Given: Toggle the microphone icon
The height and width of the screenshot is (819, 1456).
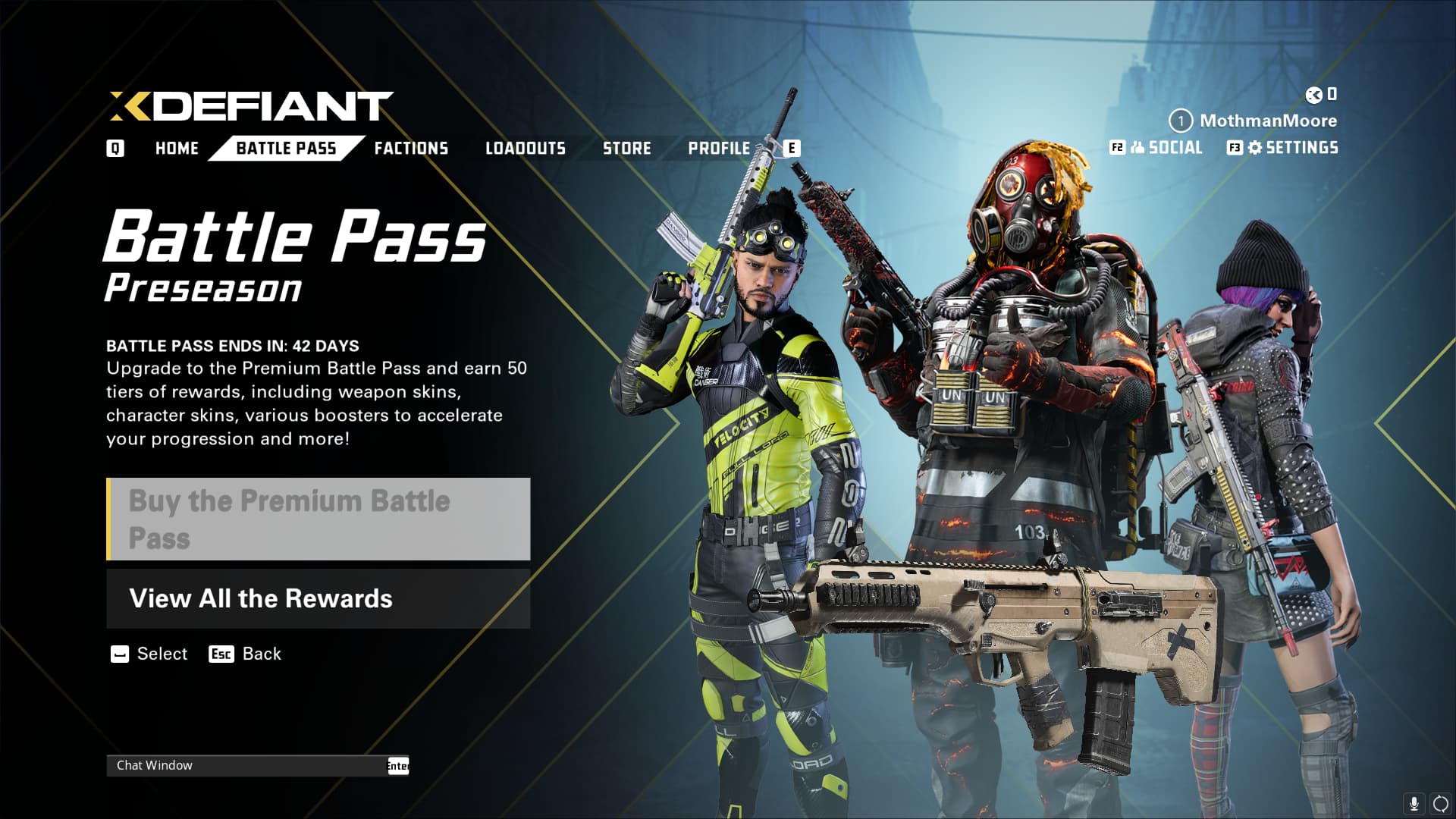Looking at the screenshot, I should point(1414,803).
